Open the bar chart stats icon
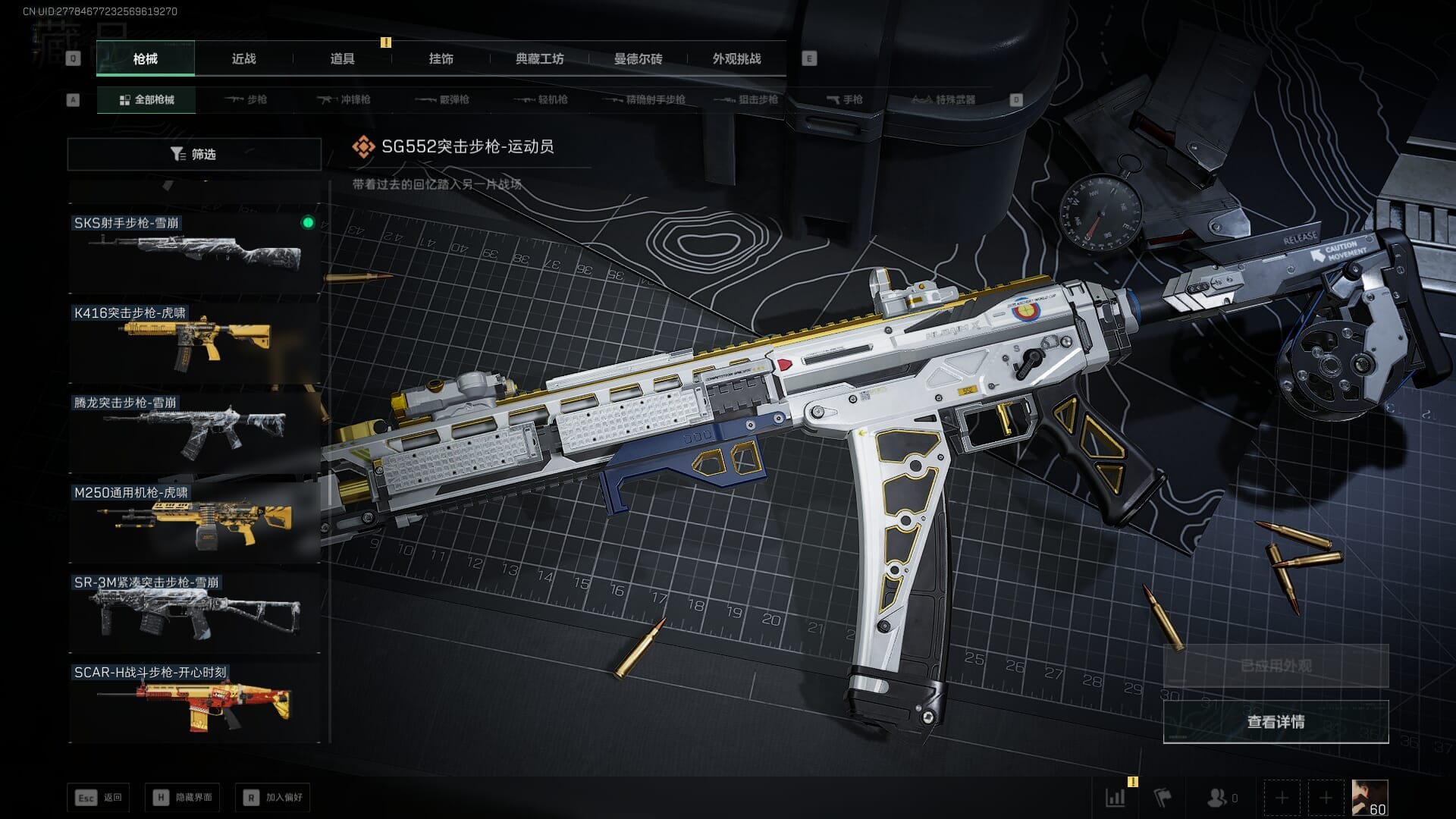1456x819 pixels. pyautogui.click(x=1116, y=798)
